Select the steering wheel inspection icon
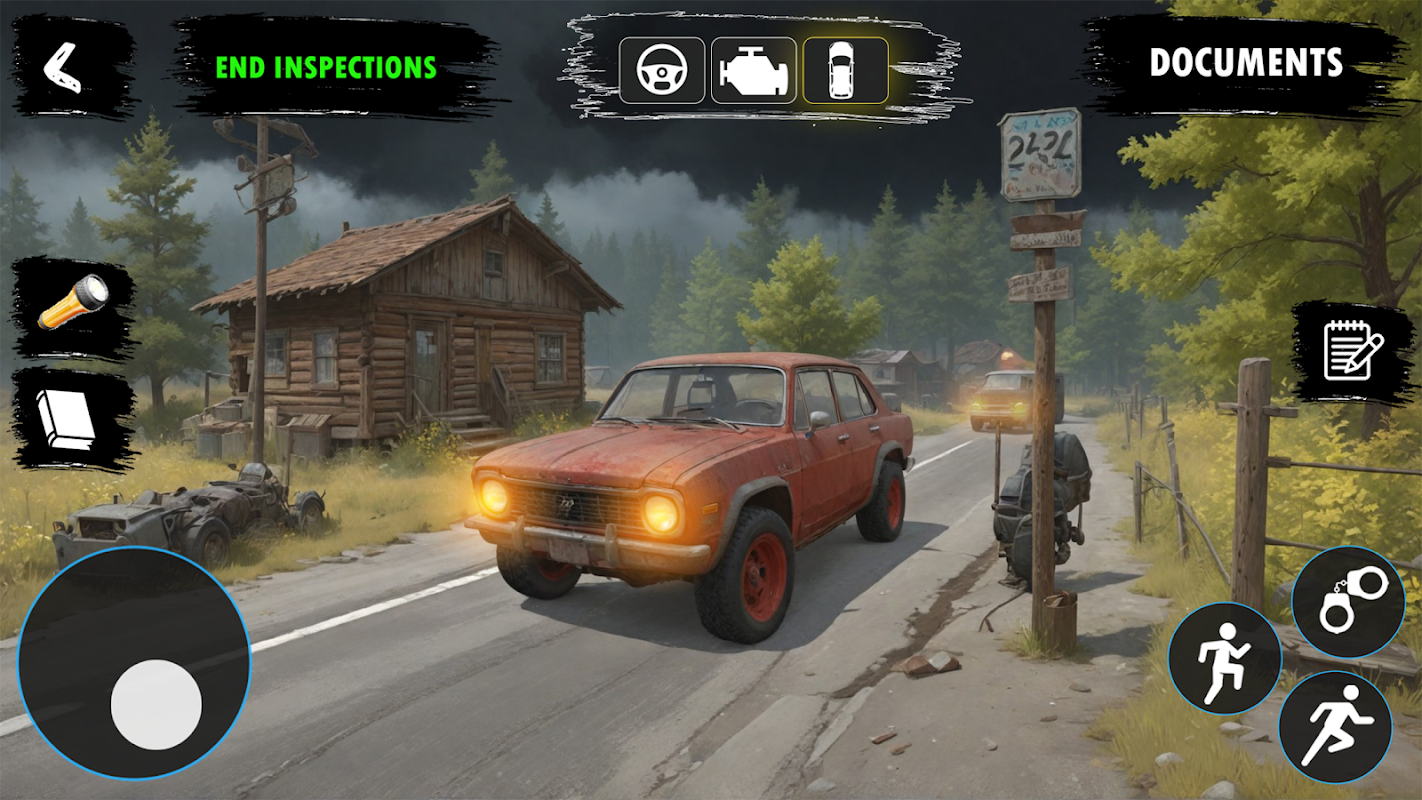 [662, 70]
